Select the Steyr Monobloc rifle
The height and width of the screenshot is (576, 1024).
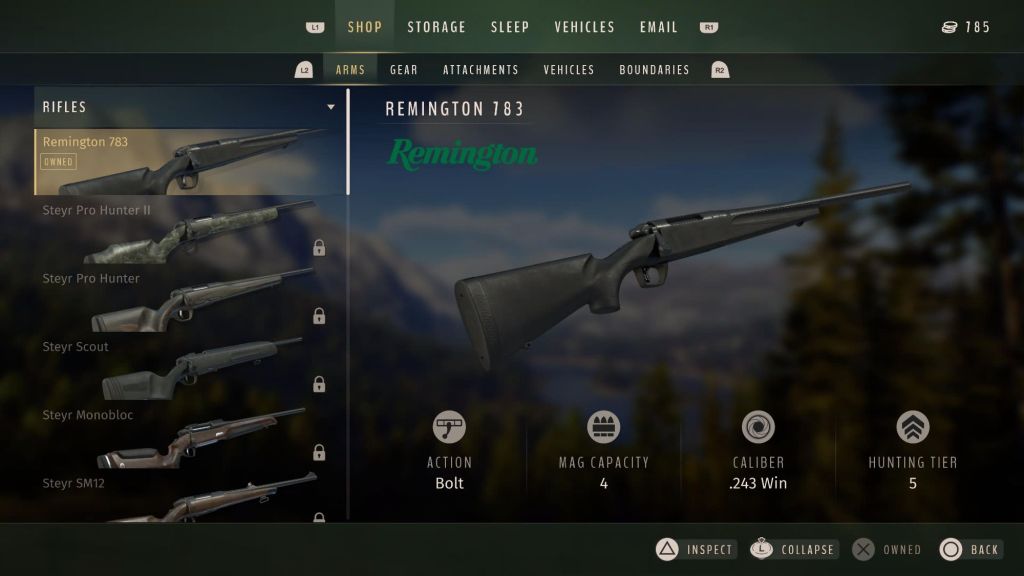pos(190,435)
